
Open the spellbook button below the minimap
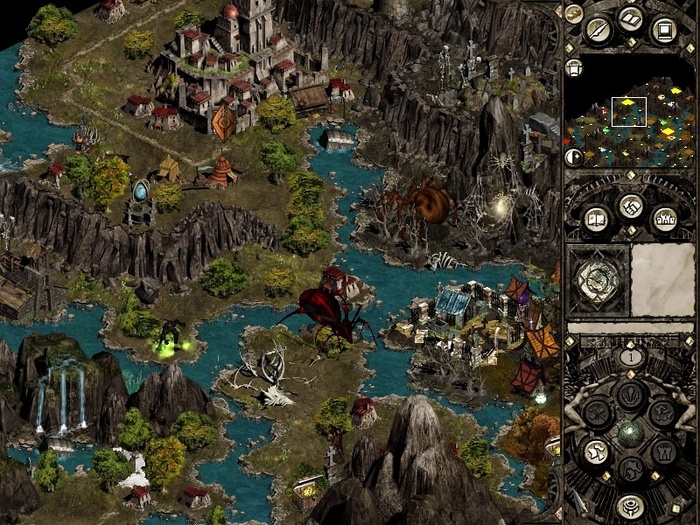[x=597, y=219]
